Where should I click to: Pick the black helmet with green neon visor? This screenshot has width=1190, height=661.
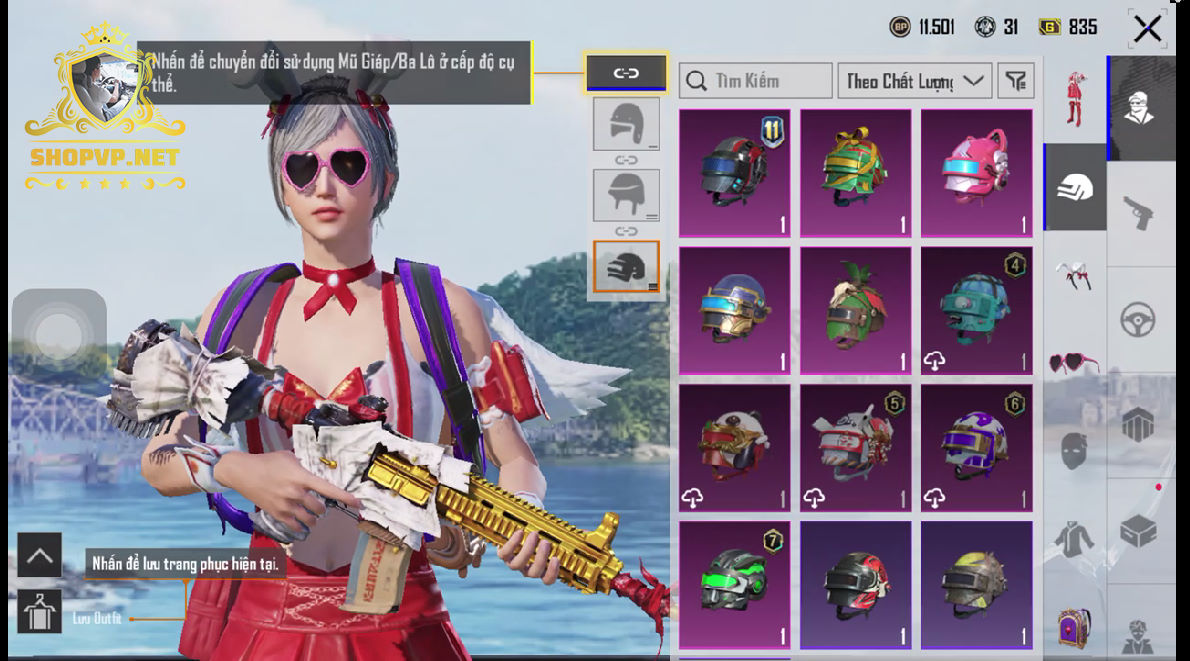[x=735, y=585]
